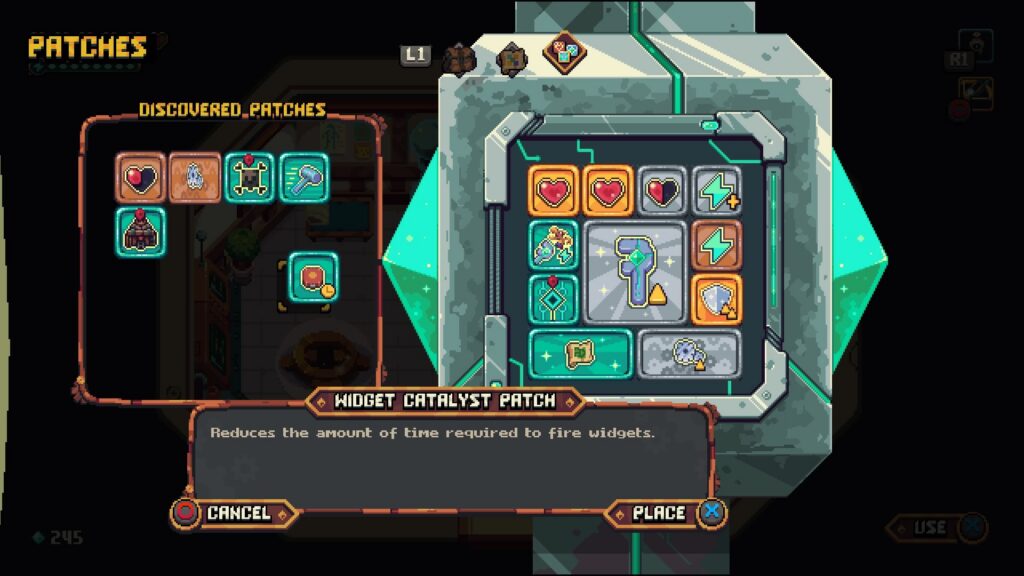Screen dimensions: 1024x576
Task: Pick the brown lightning bolt patch
Action: pos(717,245)
